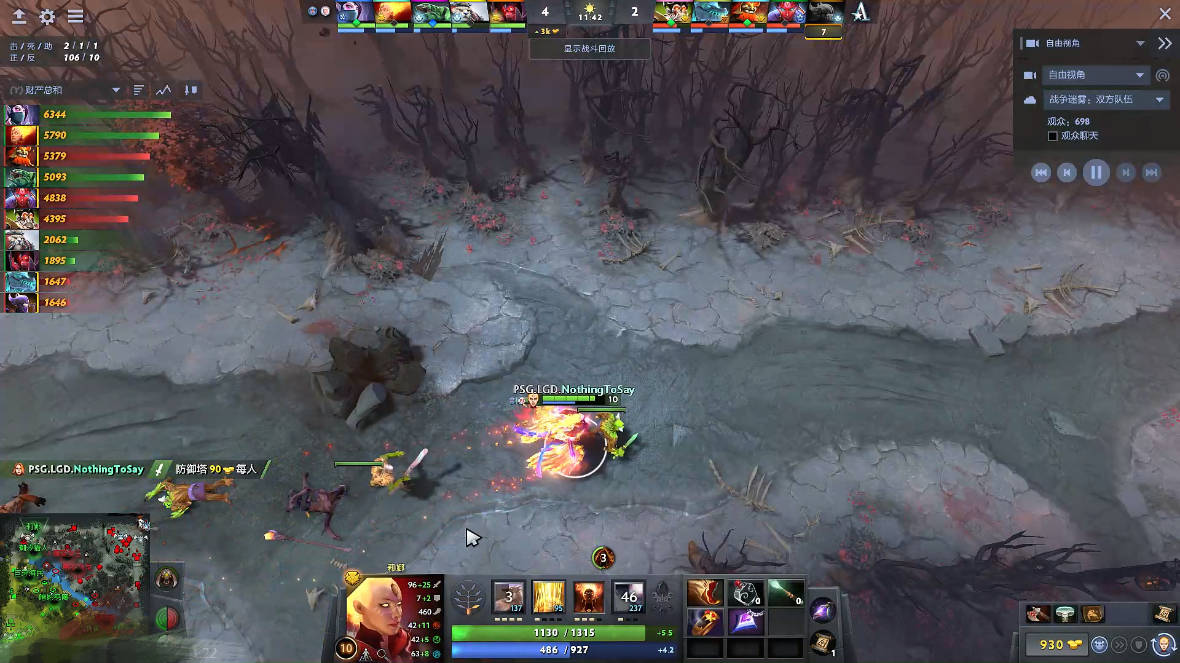
Task: Open the hamburger menu at top left
Action: coord(75,17)
